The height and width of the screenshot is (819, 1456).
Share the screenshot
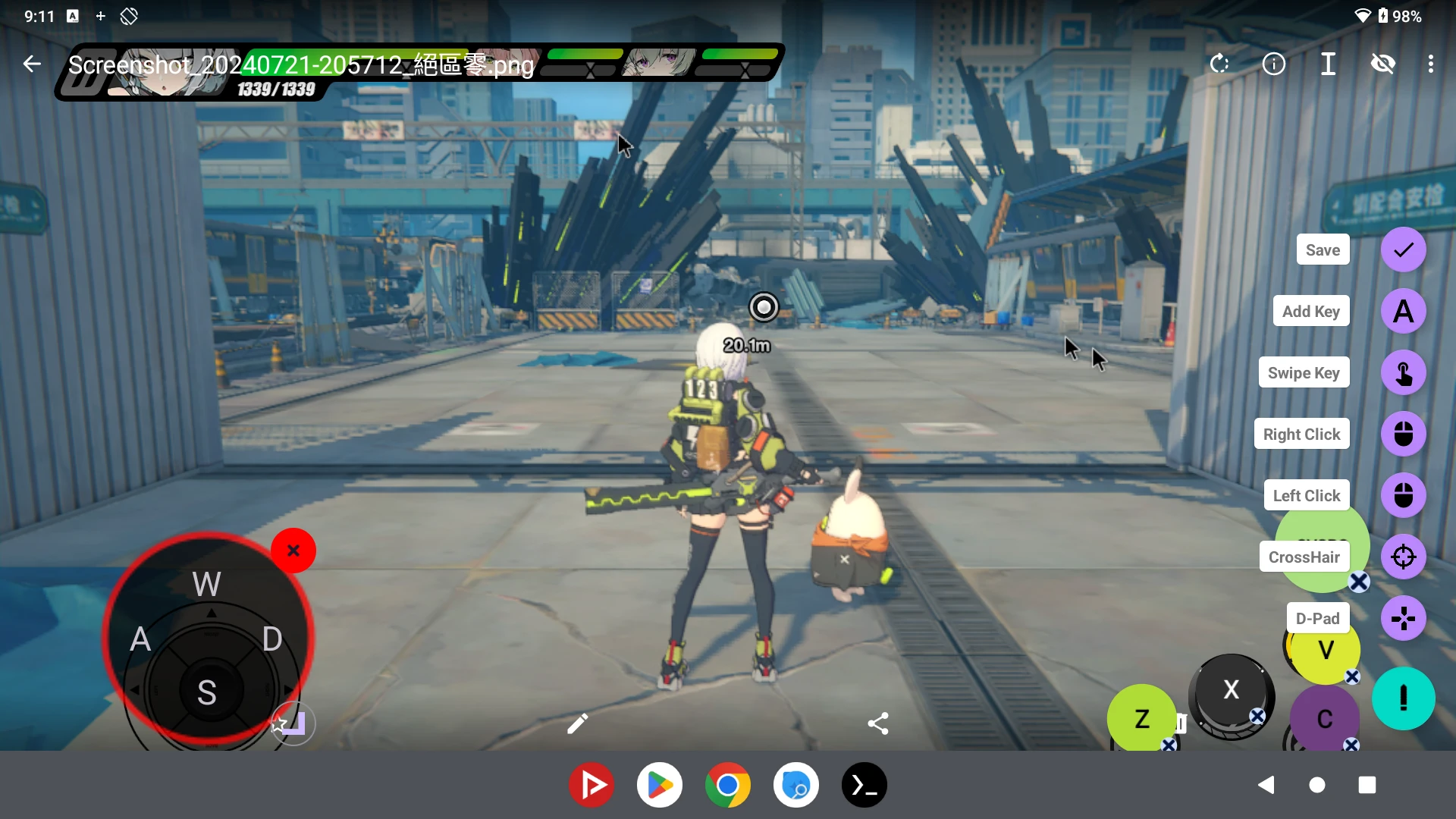click(878, 724)
